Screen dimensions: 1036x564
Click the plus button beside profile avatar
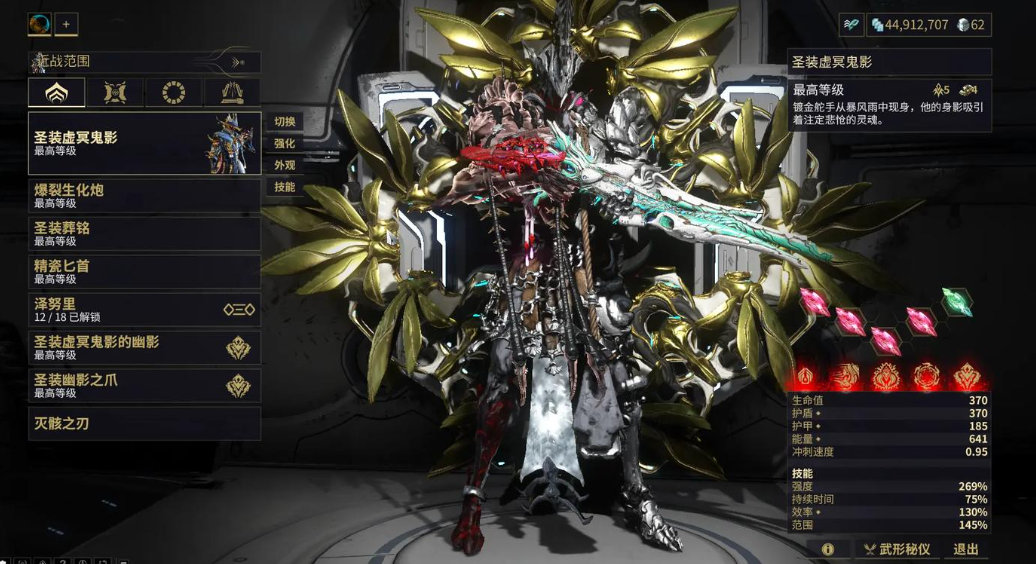(x=66, y=24)
